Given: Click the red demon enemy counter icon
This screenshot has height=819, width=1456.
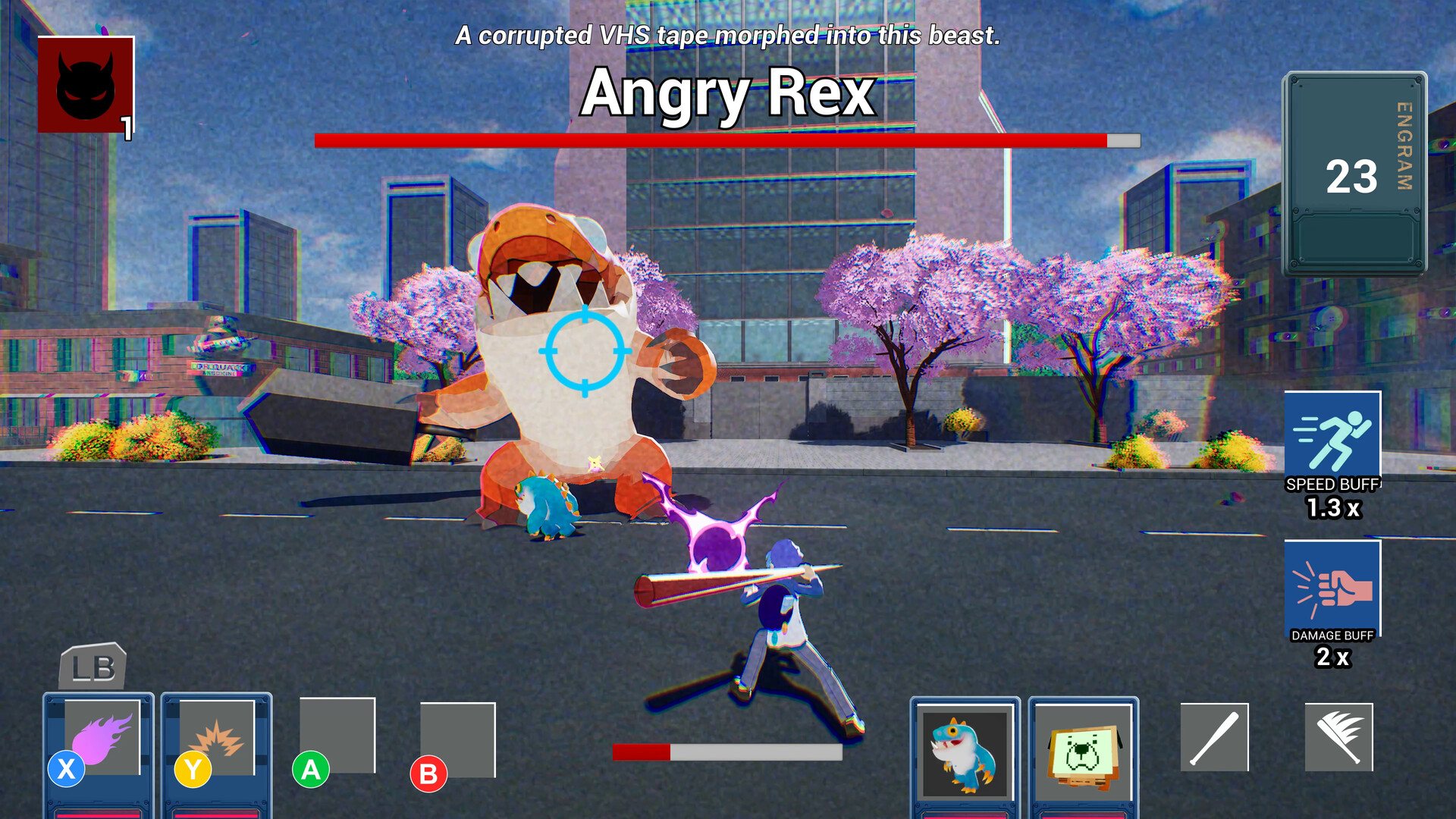Looking at the screenshot, I should coord(86,83).
